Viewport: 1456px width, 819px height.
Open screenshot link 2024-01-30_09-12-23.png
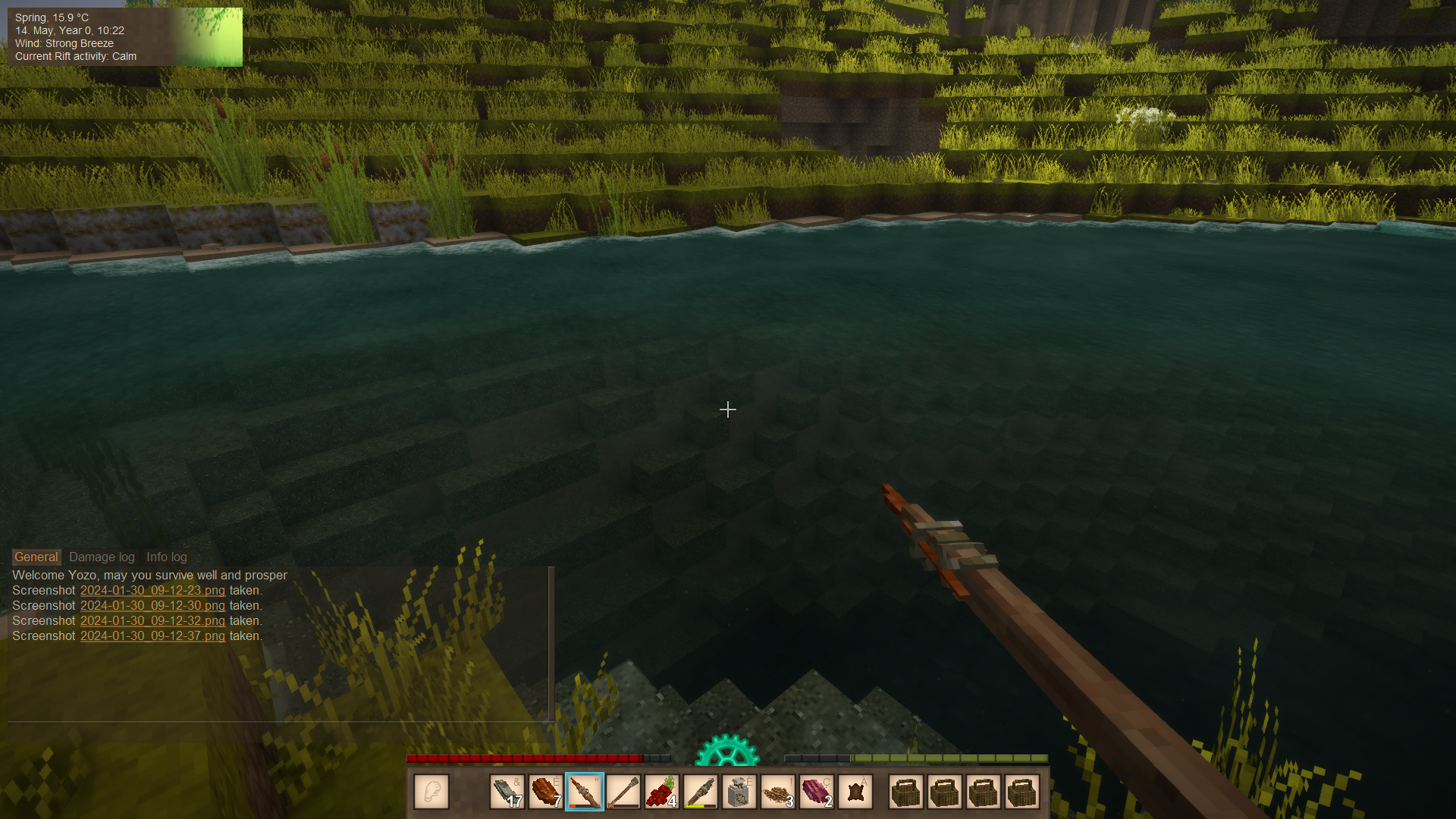click(152, 591)
